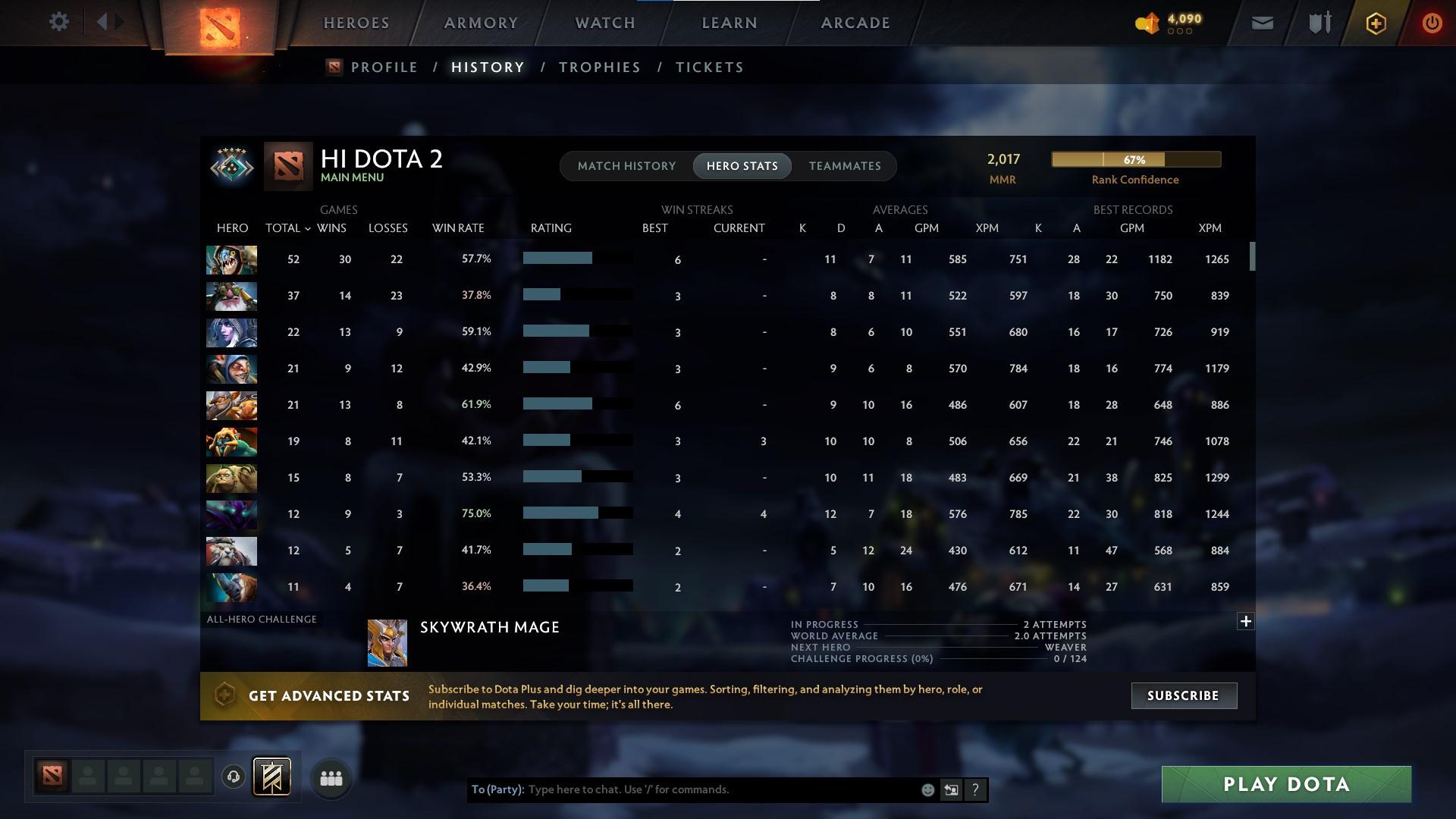The width and height of the screenshot is (1456, 819).
Task: Open voice chat headset icon in party bar
Action: pyautogui.click(x=232, y=777)
